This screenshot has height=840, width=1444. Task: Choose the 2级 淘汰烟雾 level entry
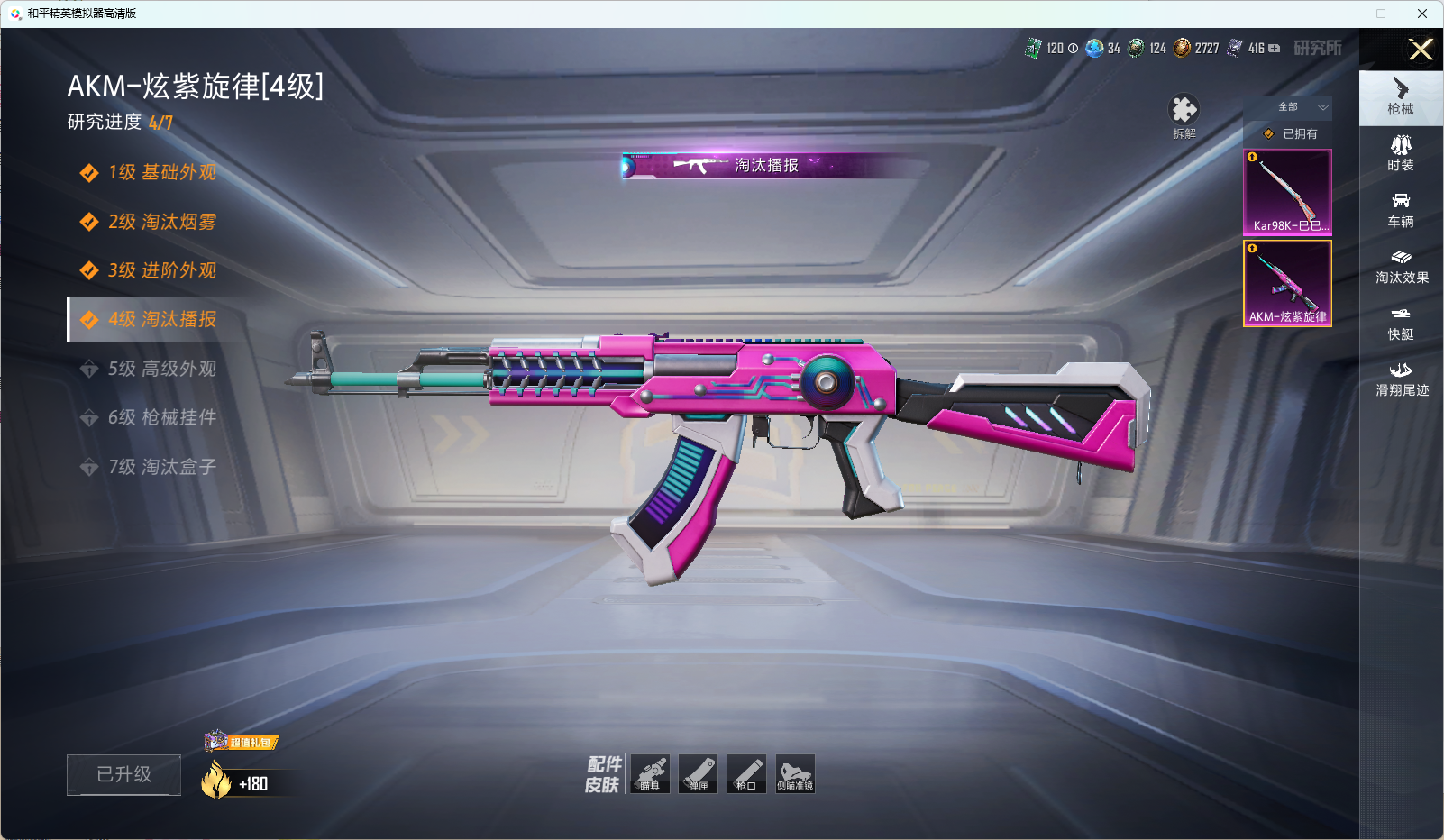coord(162,222)
